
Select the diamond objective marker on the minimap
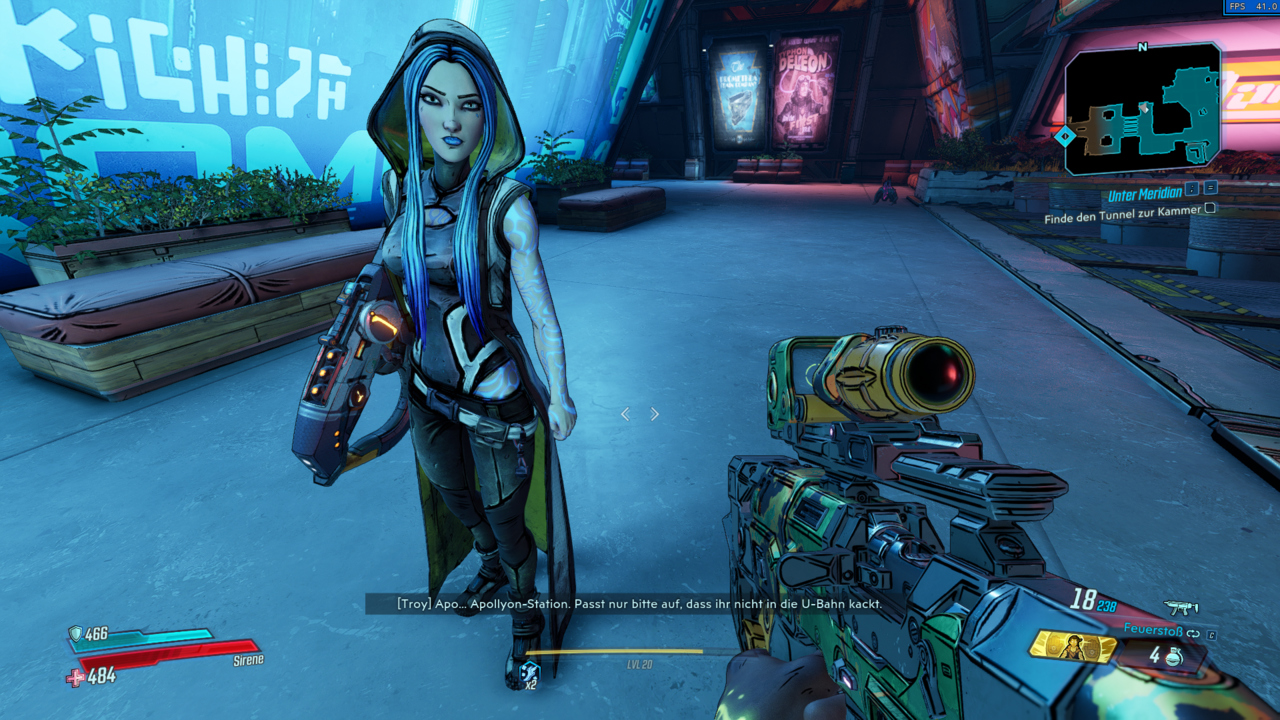pyautogui.click(x=1066, y=134)
